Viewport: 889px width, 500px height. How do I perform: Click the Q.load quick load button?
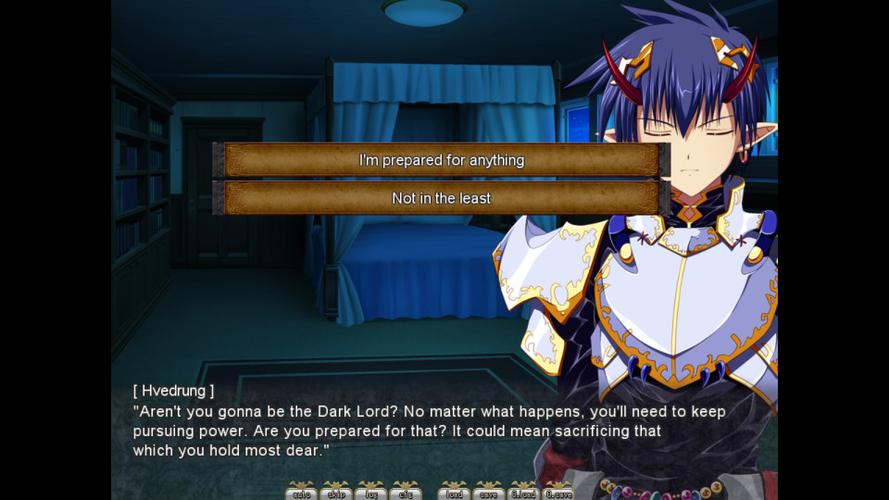523,492
